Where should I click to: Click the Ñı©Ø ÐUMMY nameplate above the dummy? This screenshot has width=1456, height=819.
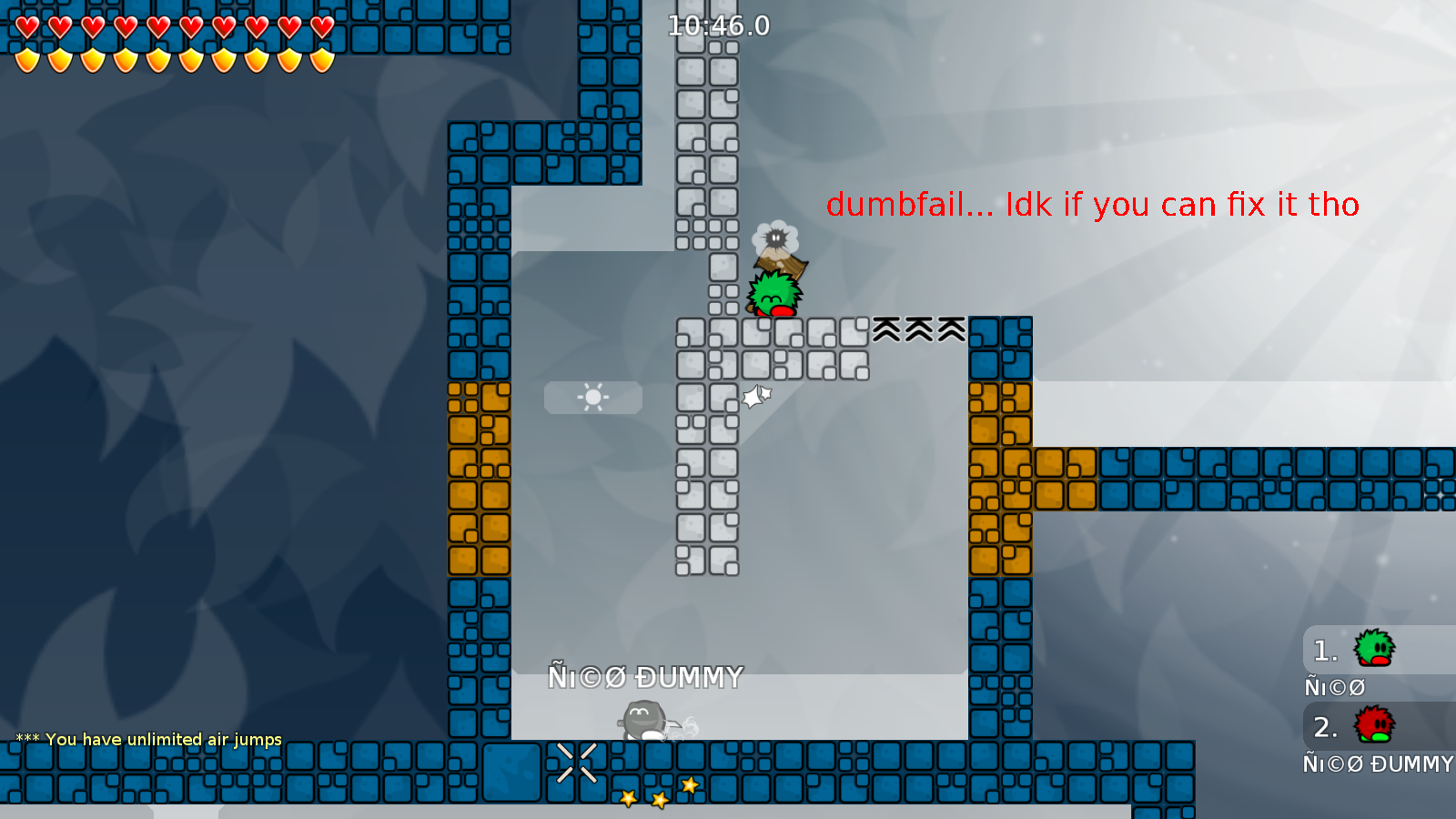click(644, 676)
